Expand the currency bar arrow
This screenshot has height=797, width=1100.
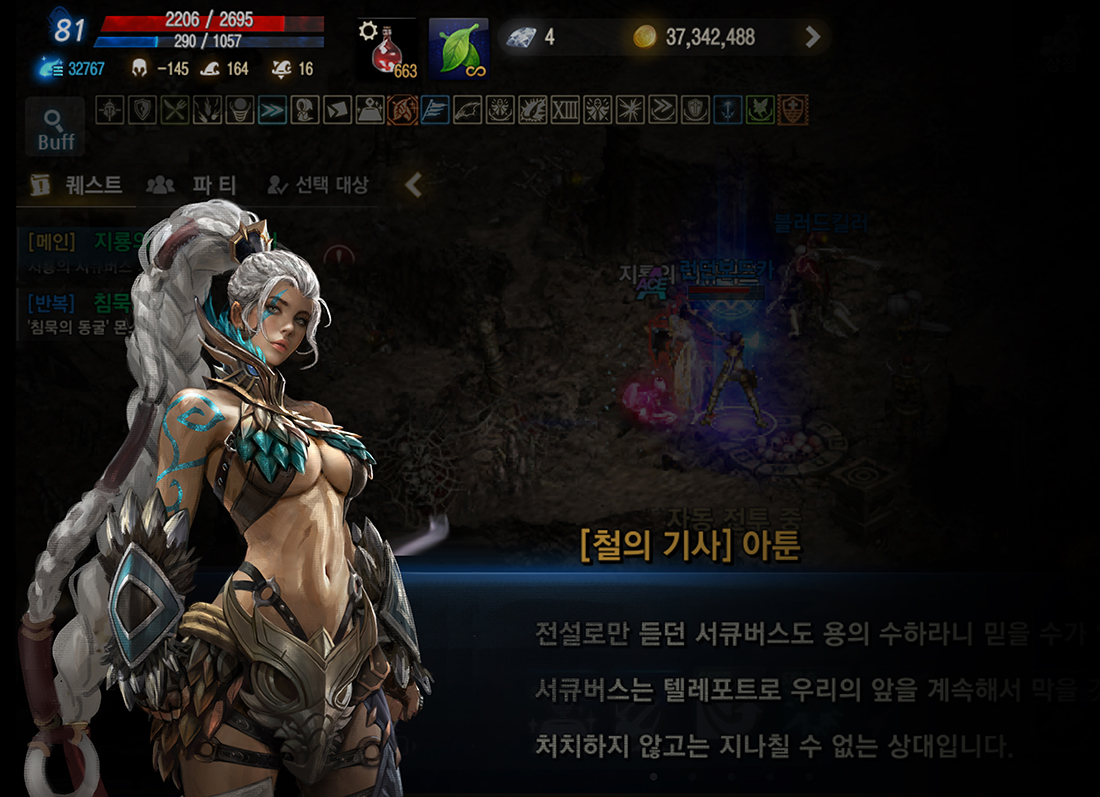(x=812, y=38)
